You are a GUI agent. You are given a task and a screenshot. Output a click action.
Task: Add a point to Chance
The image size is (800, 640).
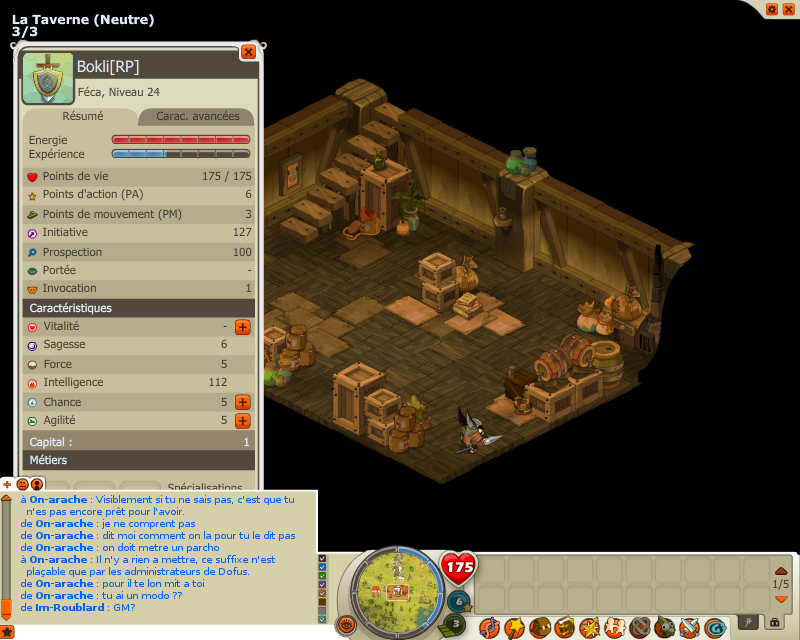click(x=242, y=402)
